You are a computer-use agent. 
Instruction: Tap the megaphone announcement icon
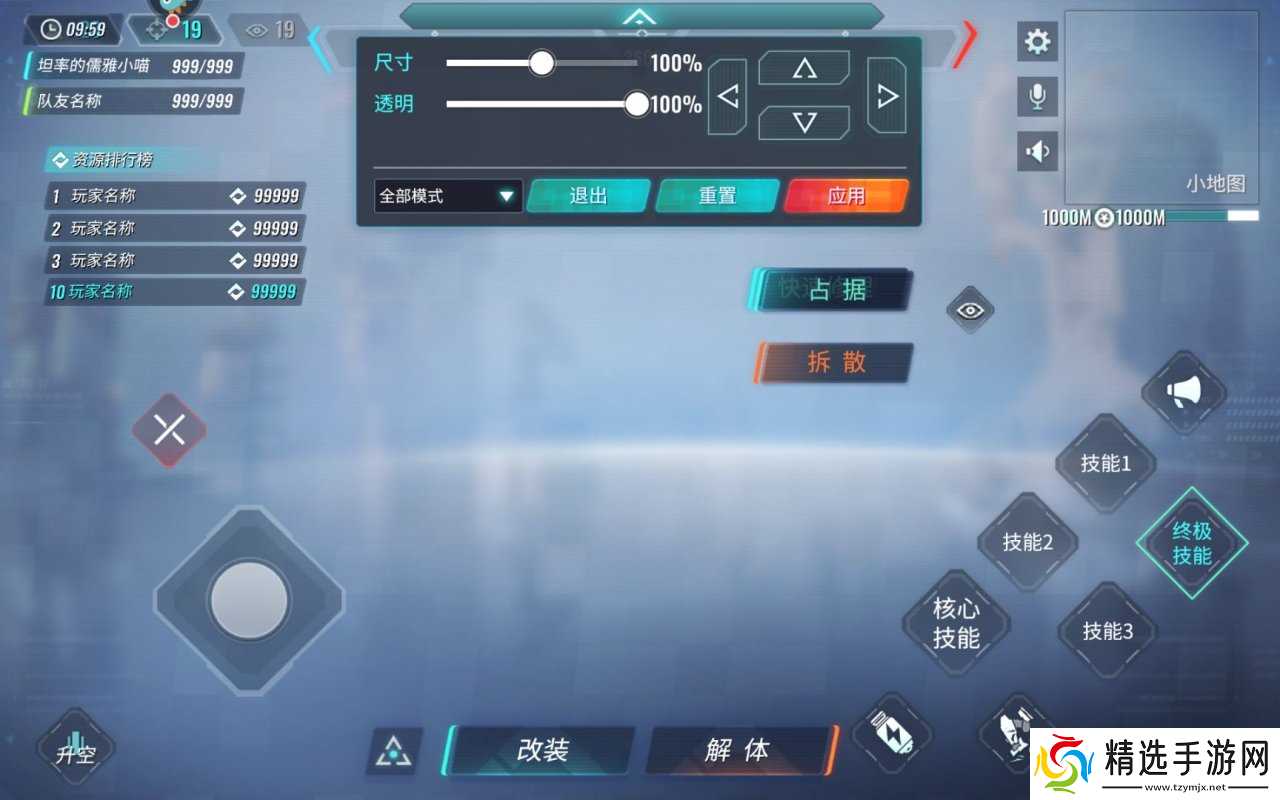pos(1185,391)
